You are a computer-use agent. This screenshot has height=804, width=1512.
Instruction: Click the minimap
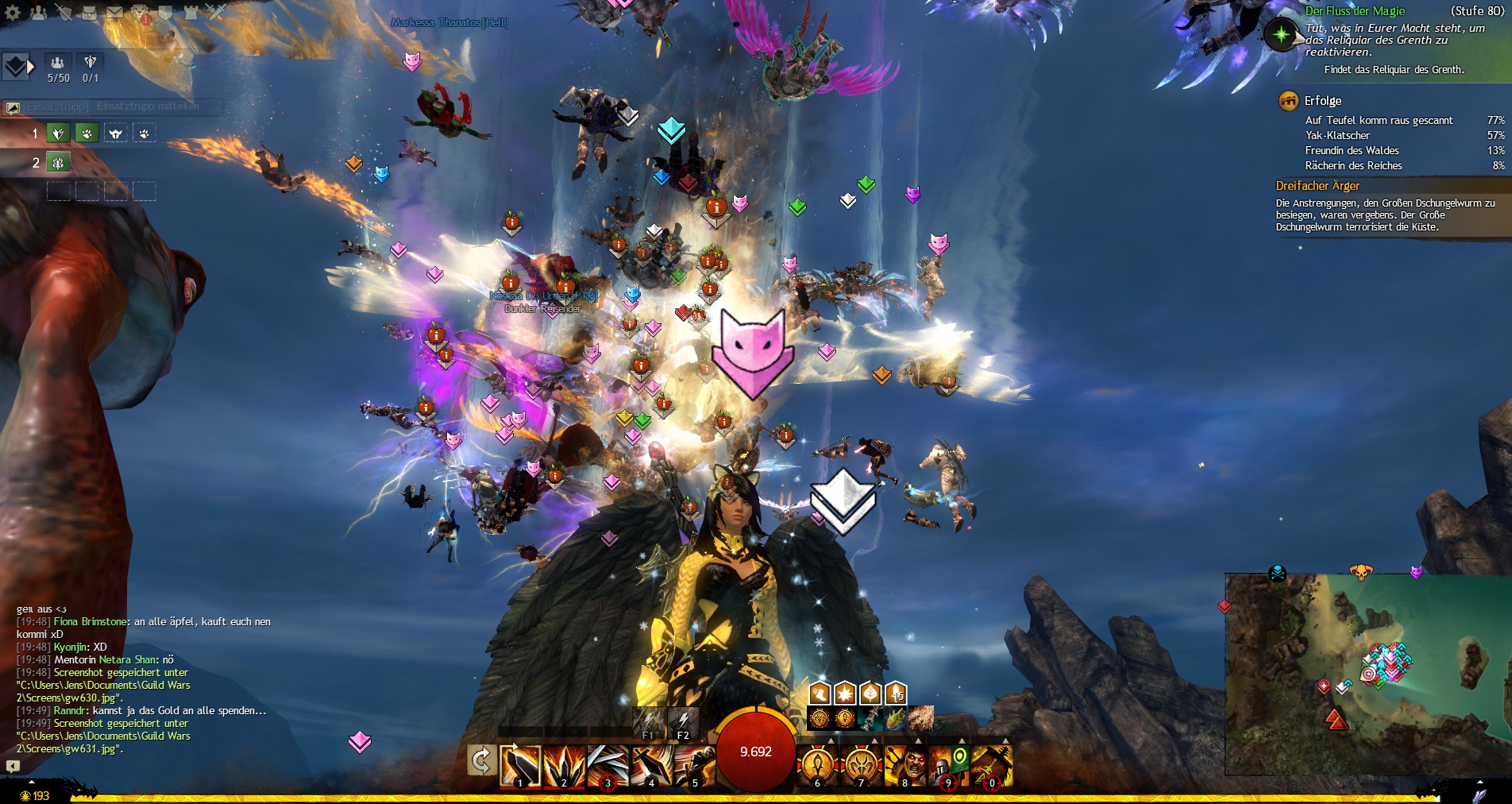click(1366, 674)
